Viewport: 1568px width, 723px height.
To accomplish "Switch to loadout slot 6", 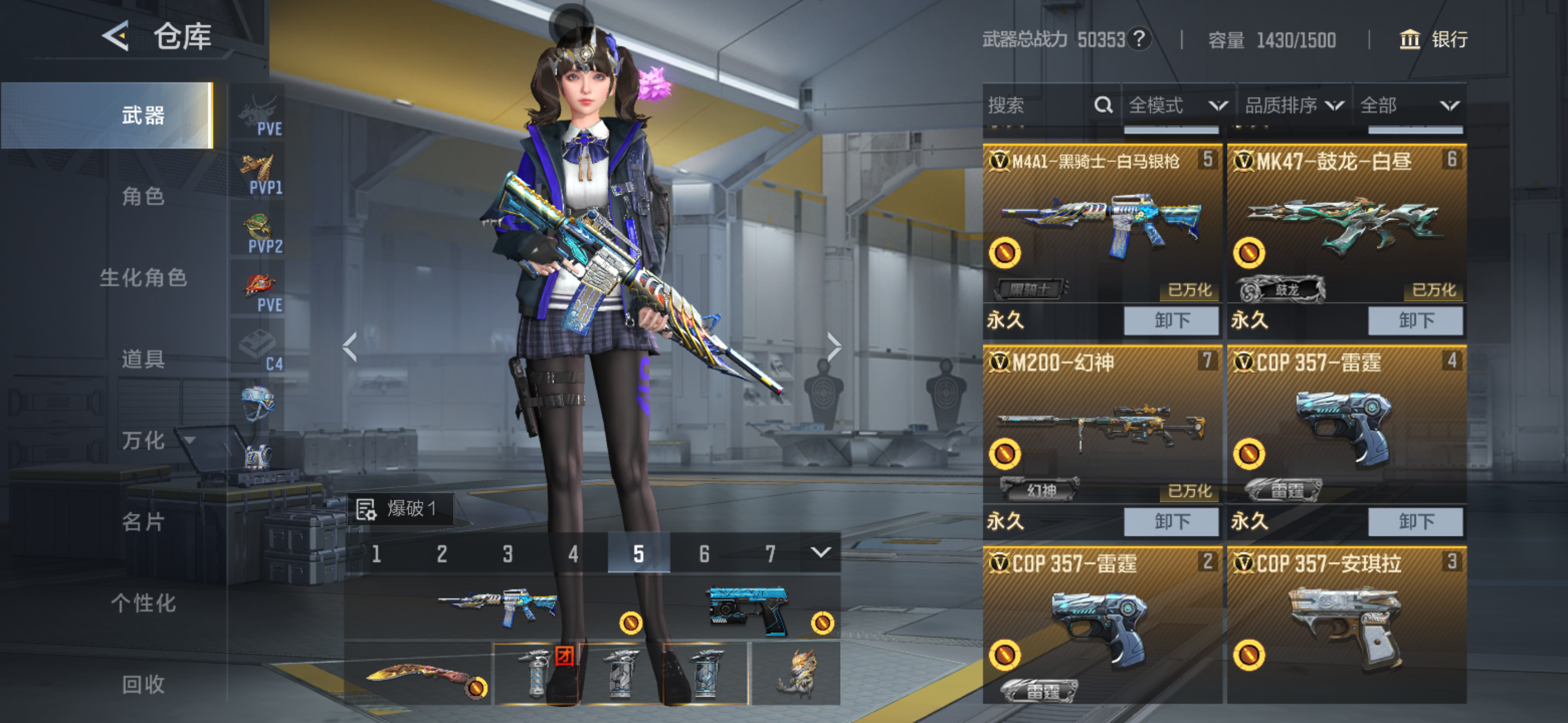I will click(704, 554).
